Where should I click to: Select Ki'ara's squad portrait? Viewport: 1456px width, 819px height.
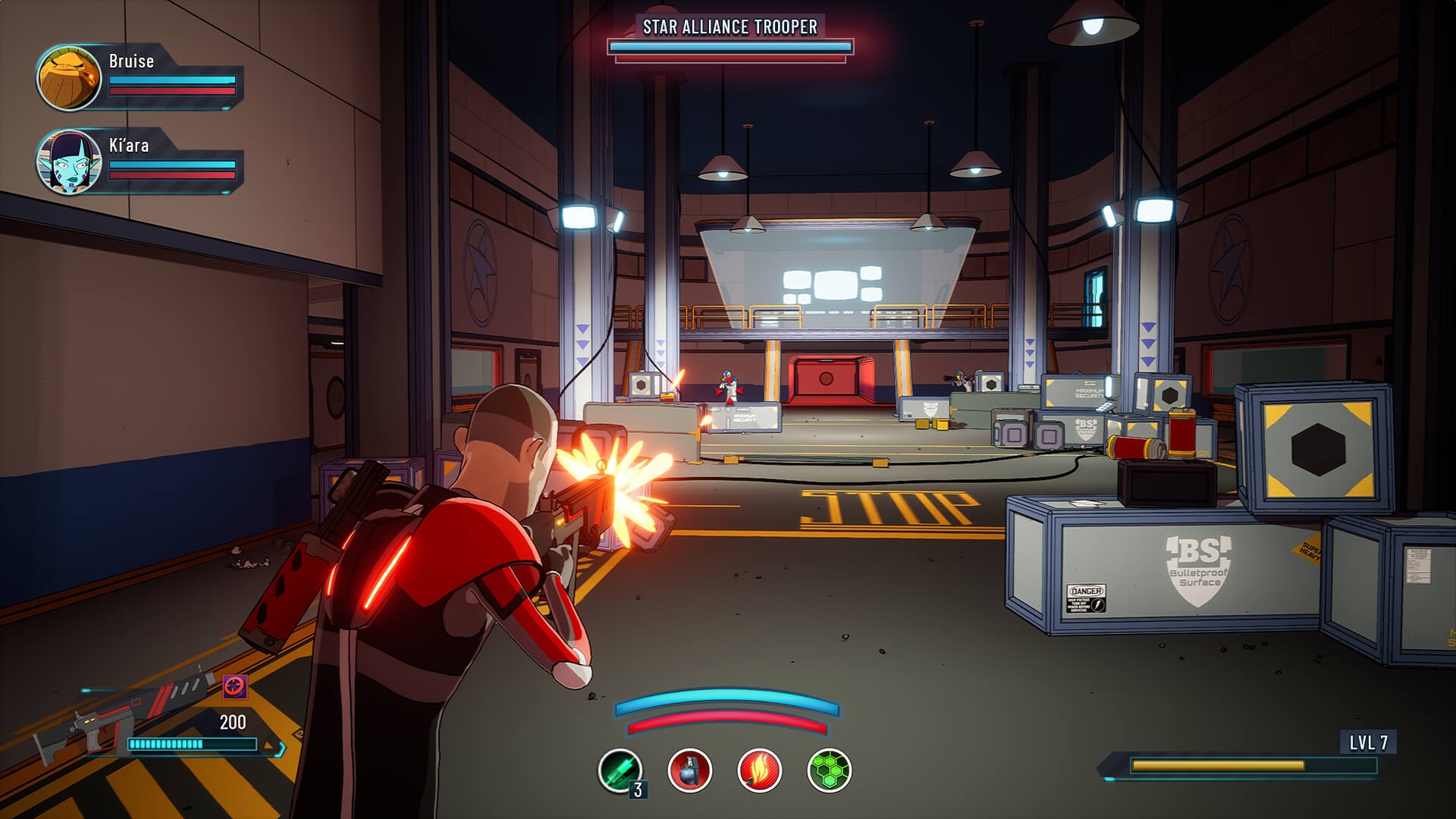(69, 162)
